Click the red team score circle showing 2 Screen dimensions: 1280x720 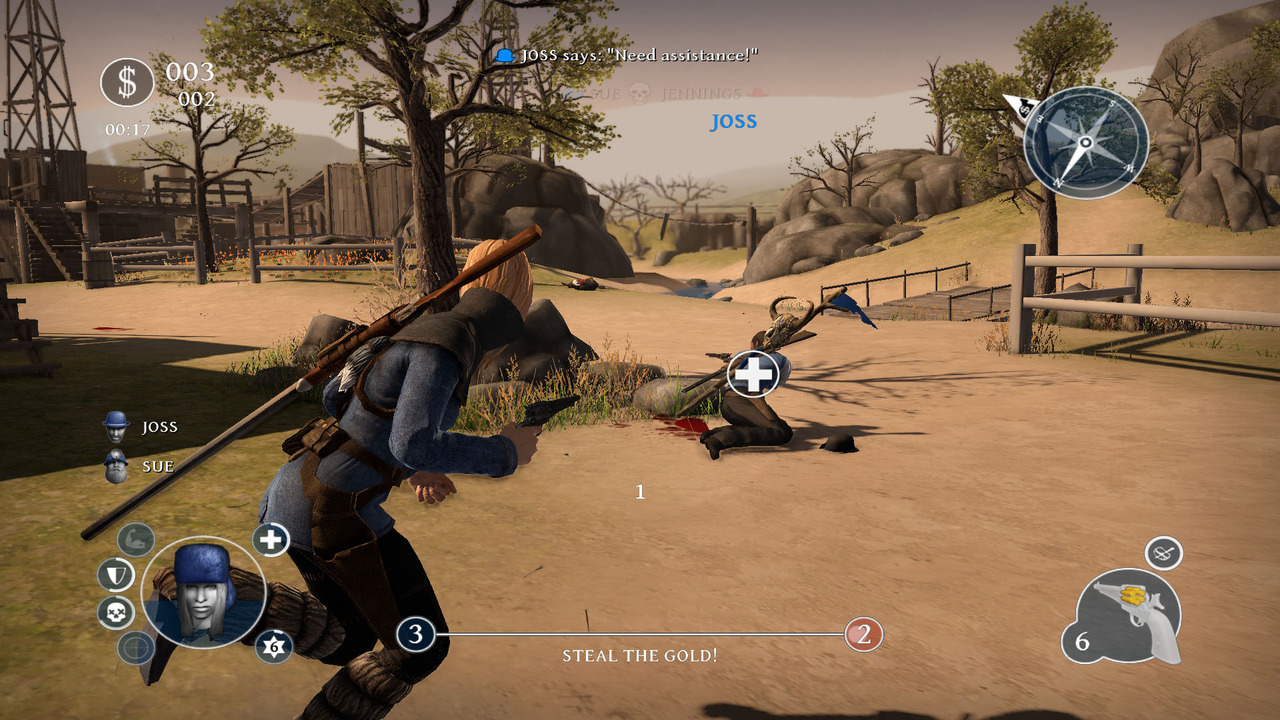pyautogui.click(x=864, y=634)
